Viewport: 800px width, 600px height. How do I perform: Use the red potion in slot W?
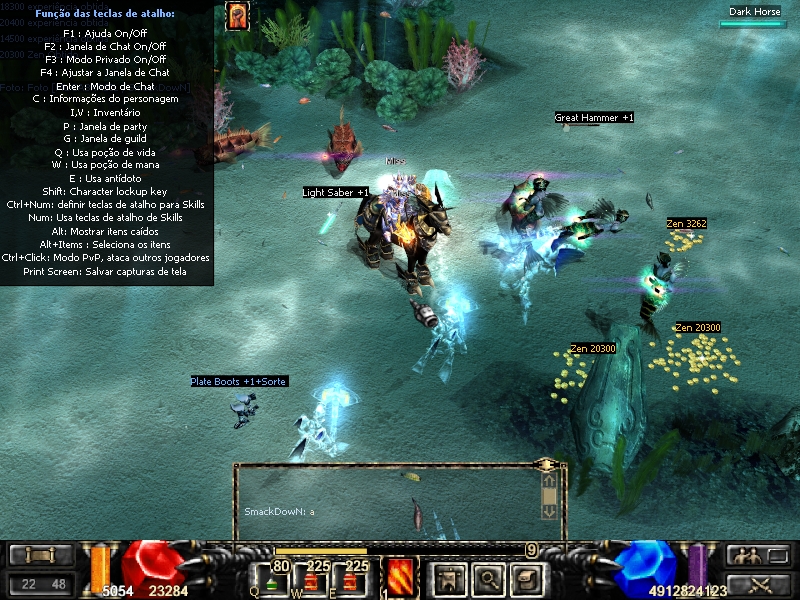[312, 580]
